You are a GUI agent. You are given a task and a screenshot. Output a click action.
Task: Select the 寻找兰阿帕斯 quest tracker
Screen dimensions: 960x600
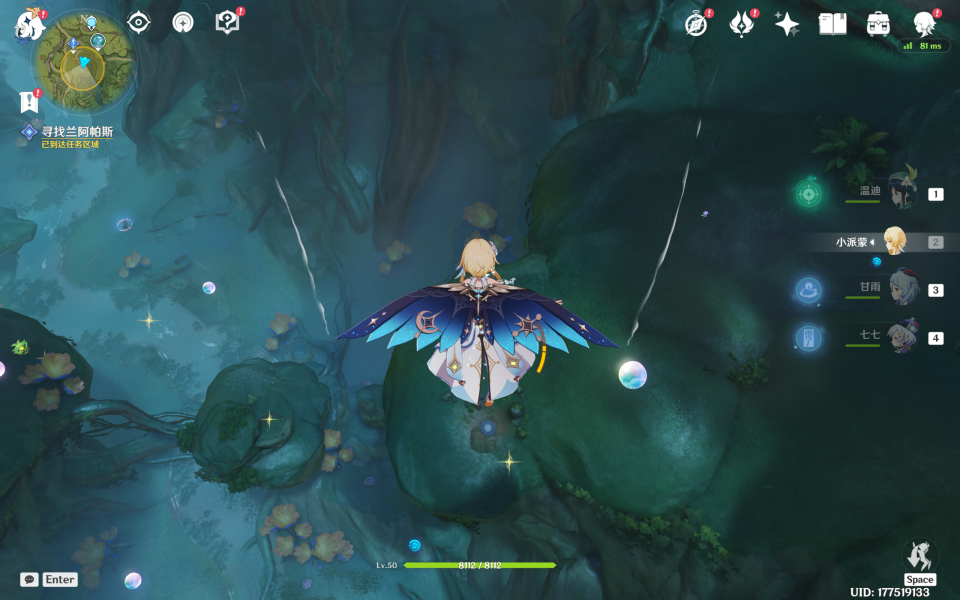pos(76,132)
